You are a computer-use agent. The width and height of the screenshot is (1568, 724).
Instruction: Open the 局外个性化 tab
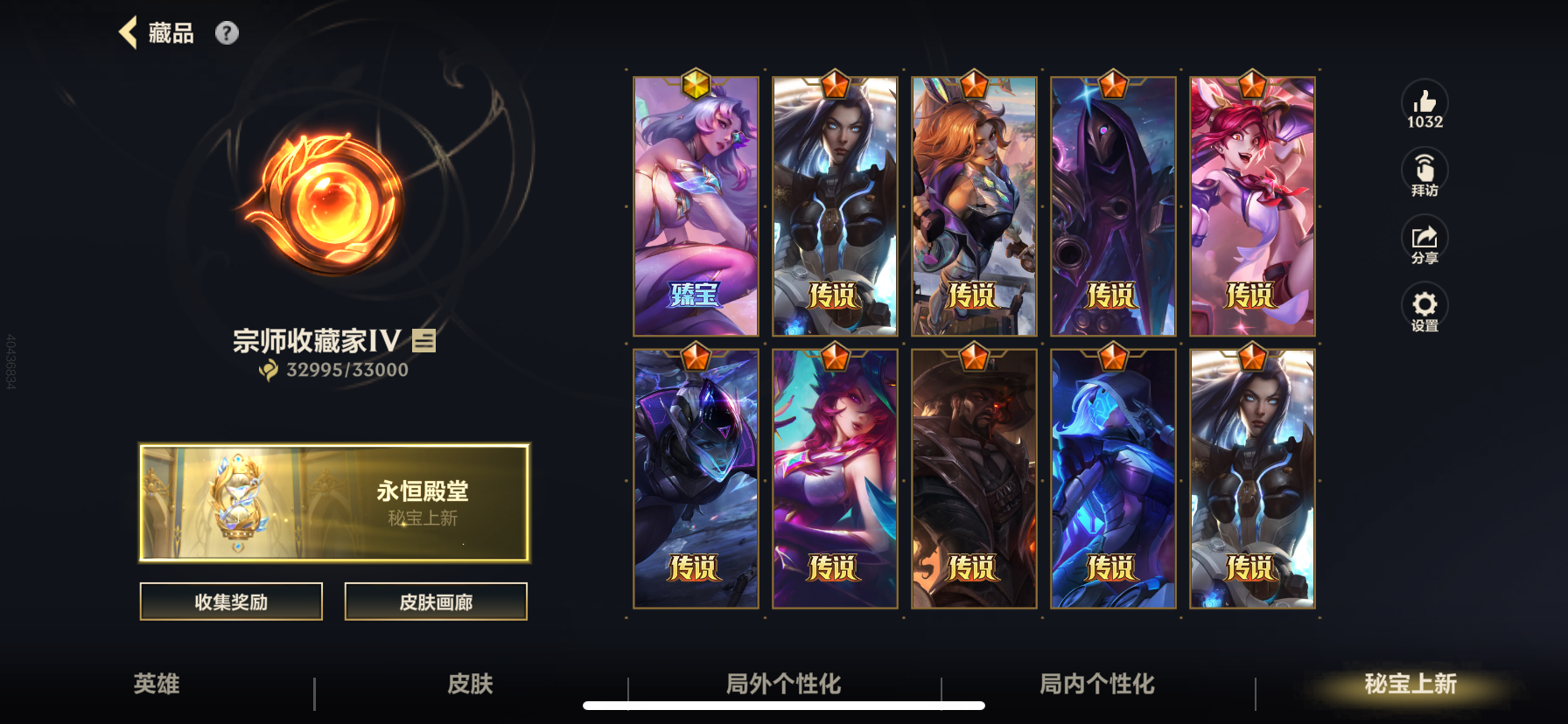[783, 686]
